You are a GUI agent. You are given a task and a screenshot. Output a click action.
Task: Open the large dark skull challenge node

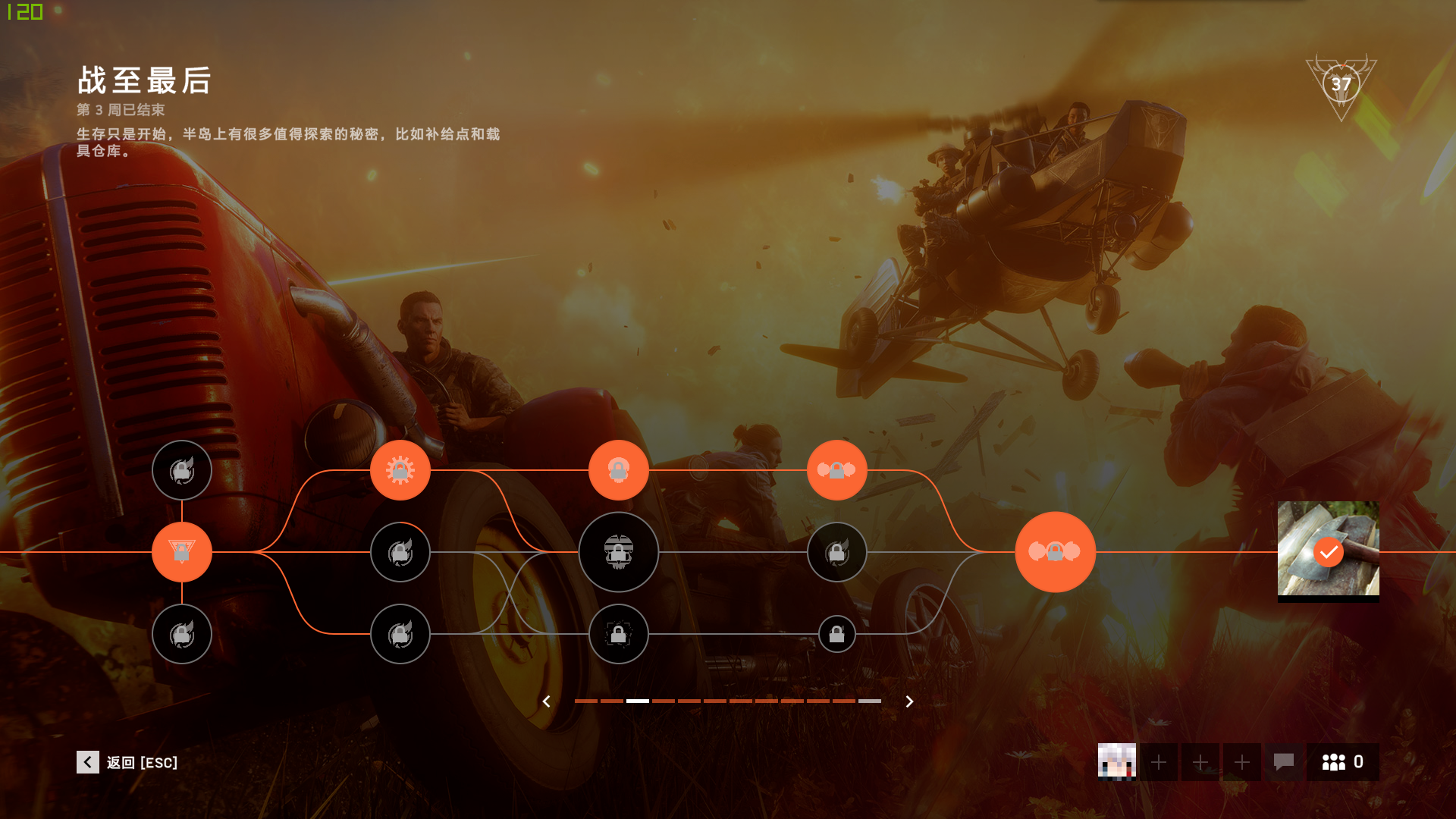click(619, 552)
